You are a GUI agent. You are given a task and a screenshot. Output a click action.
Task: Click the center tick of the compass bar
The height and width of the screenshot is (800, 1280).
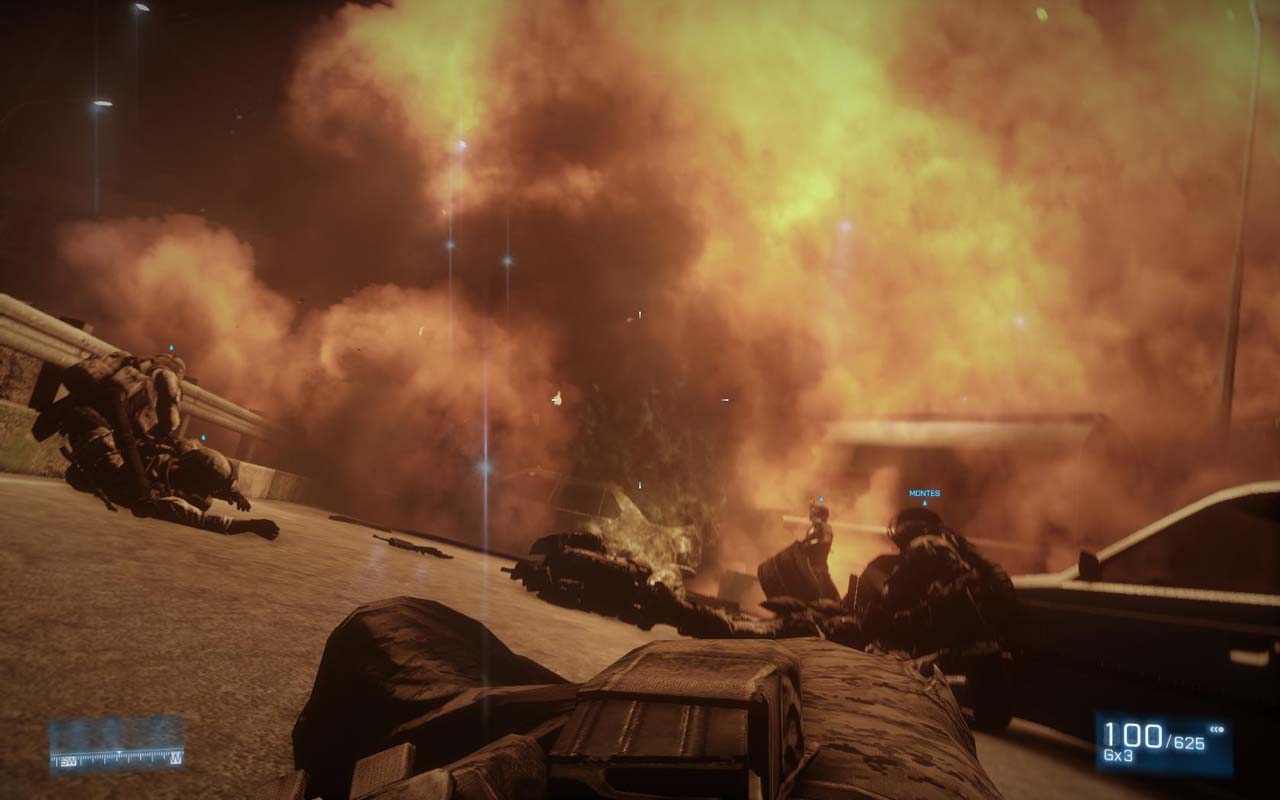pos(119,753)
